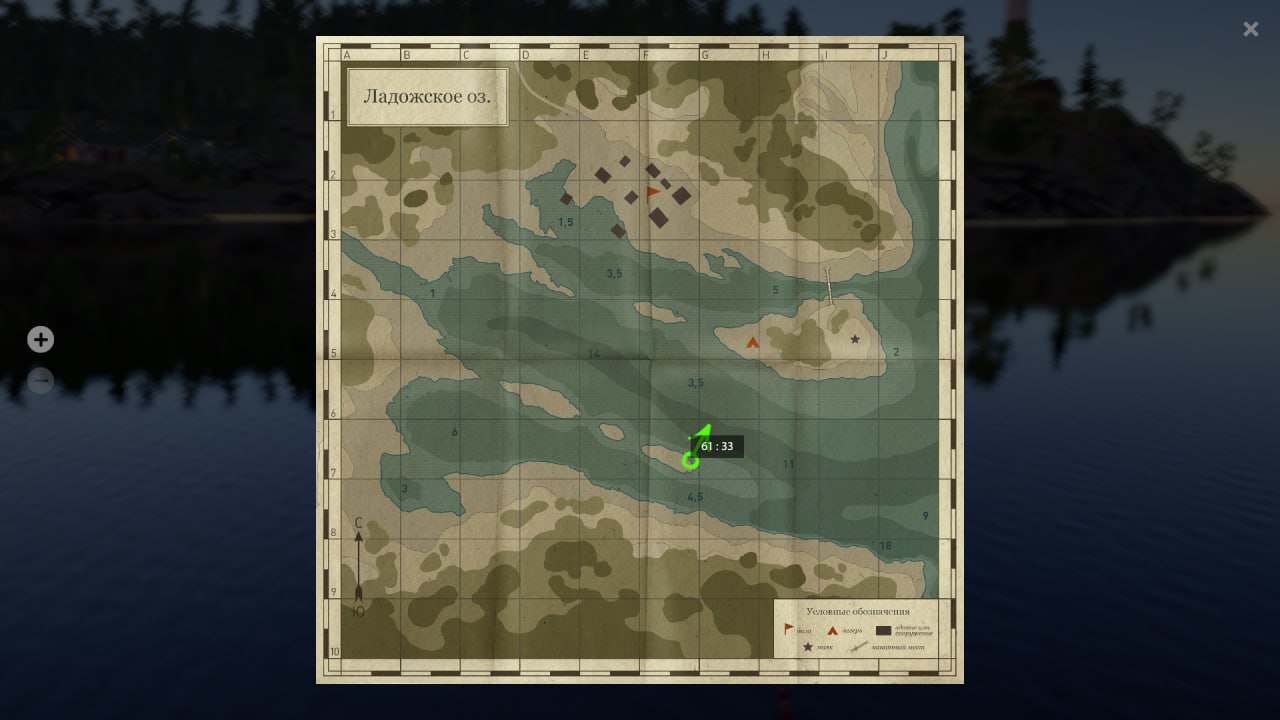Zoom in the map with plus button
Screen dimensions: 1280x720
[40, 340]
